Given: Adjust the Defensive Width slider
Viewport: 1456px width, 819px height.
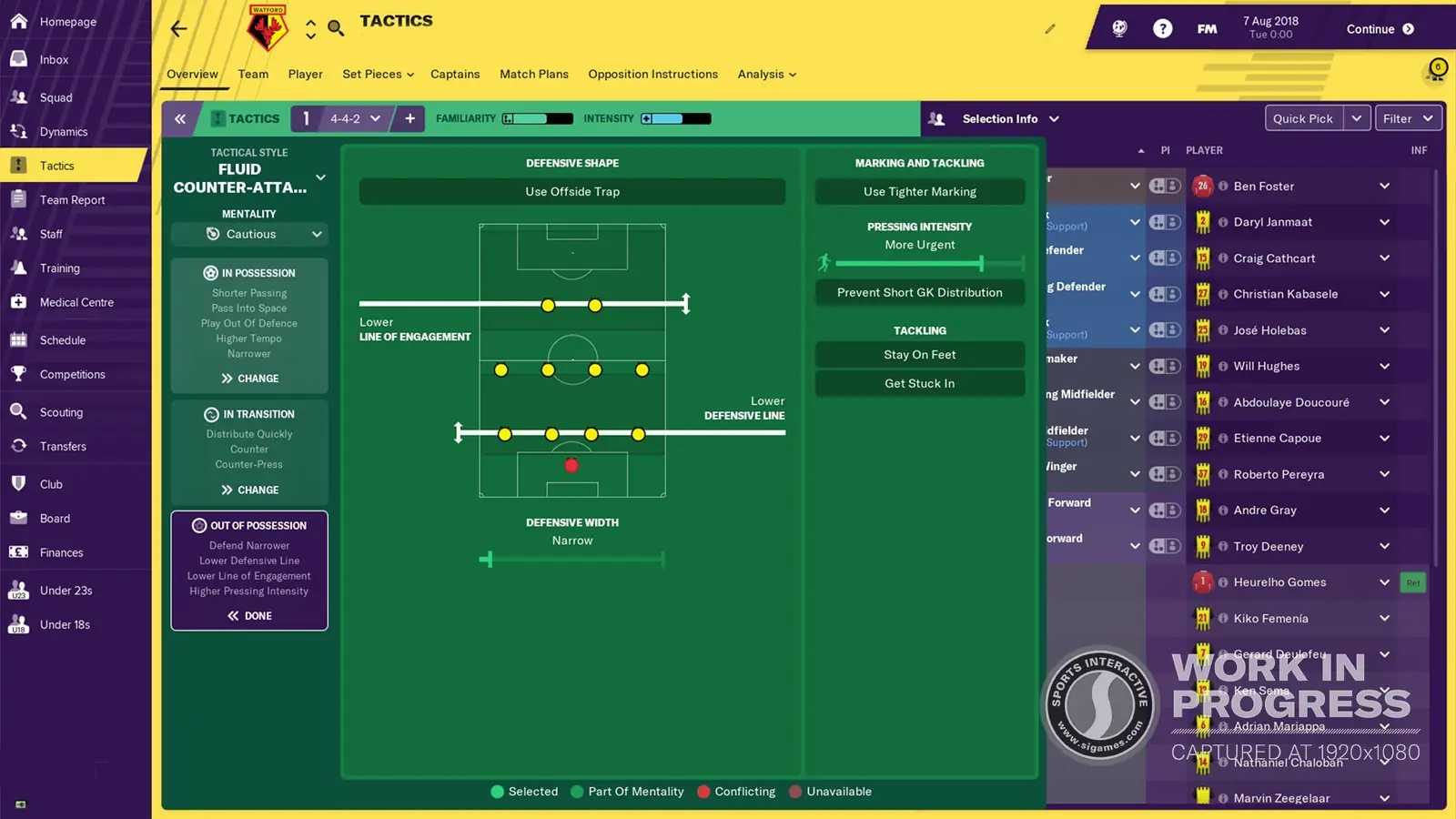Looking at the screenshot, I should click(x=489, y=559).
